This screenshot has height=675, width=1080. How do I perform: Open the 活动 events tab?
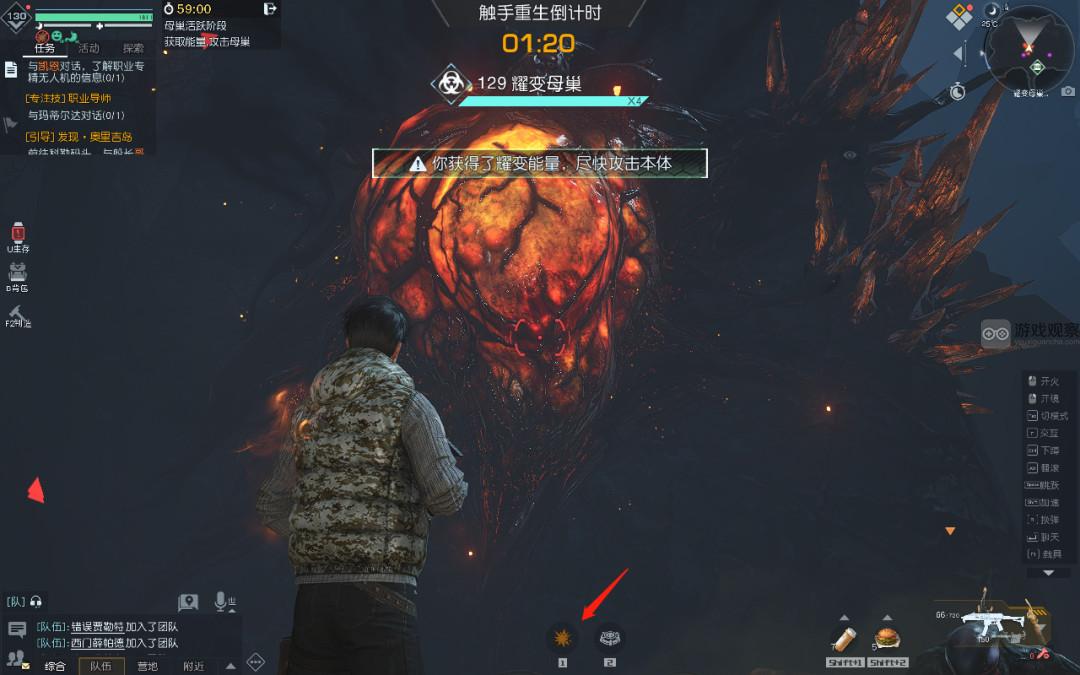pos(89,48)
